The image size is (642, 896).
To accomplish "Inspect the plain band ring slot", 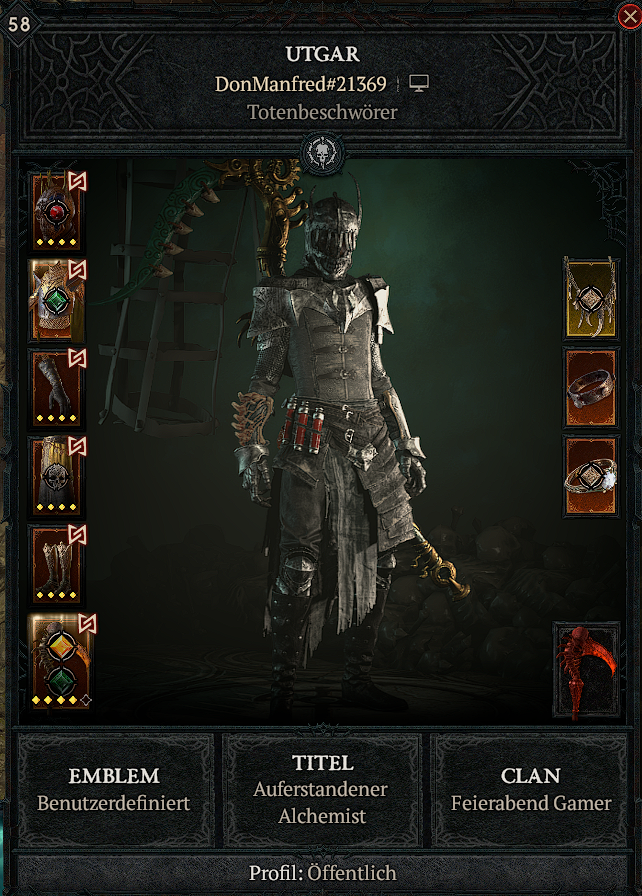I will coord(591,387).
